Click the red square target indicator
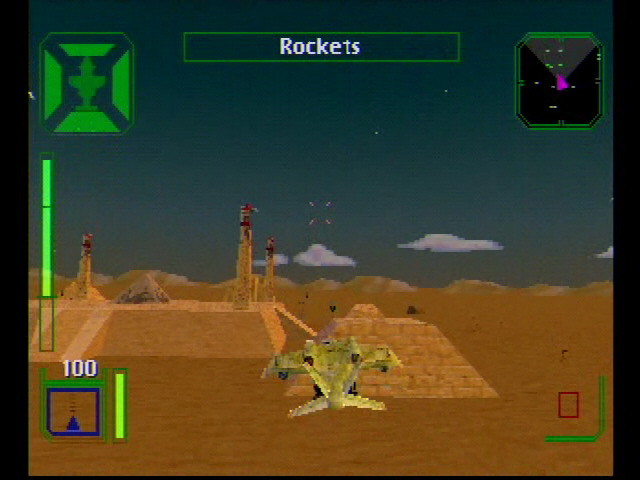Screen dimensions: 640x480 click(x=568, y=404)
